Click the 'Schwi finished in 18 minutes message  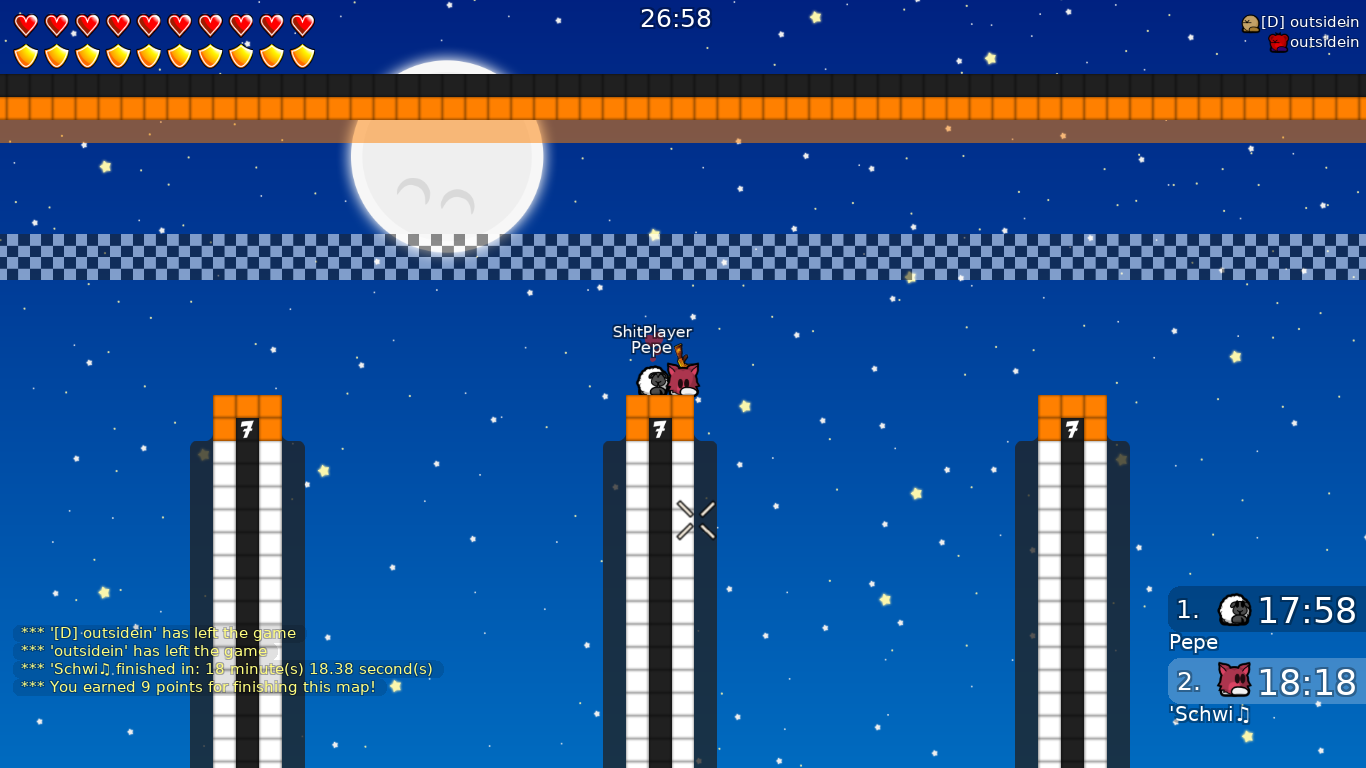click(225, 669)
